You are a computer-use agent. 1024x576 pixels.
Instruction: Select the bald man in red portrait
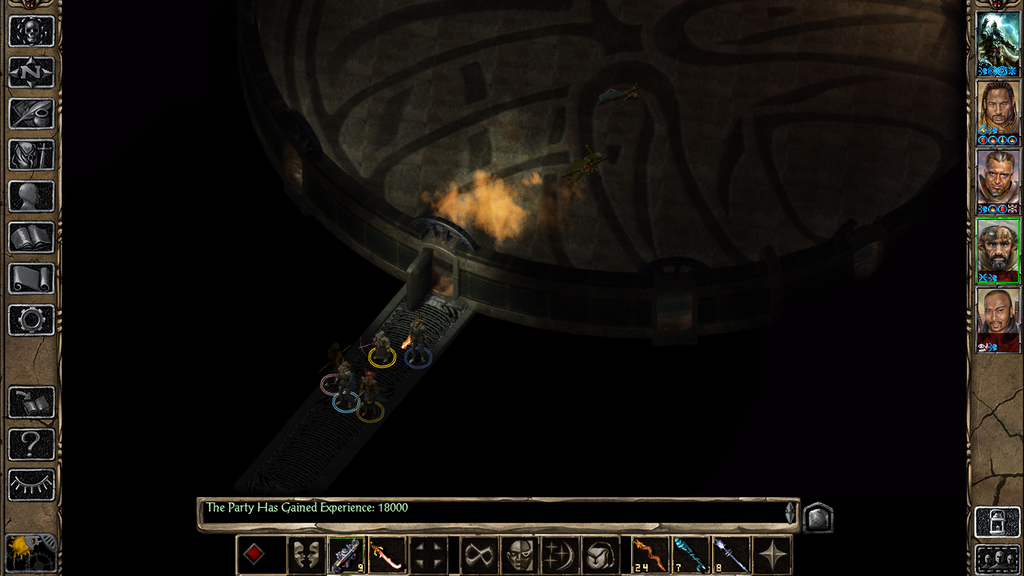click(997, 316)
